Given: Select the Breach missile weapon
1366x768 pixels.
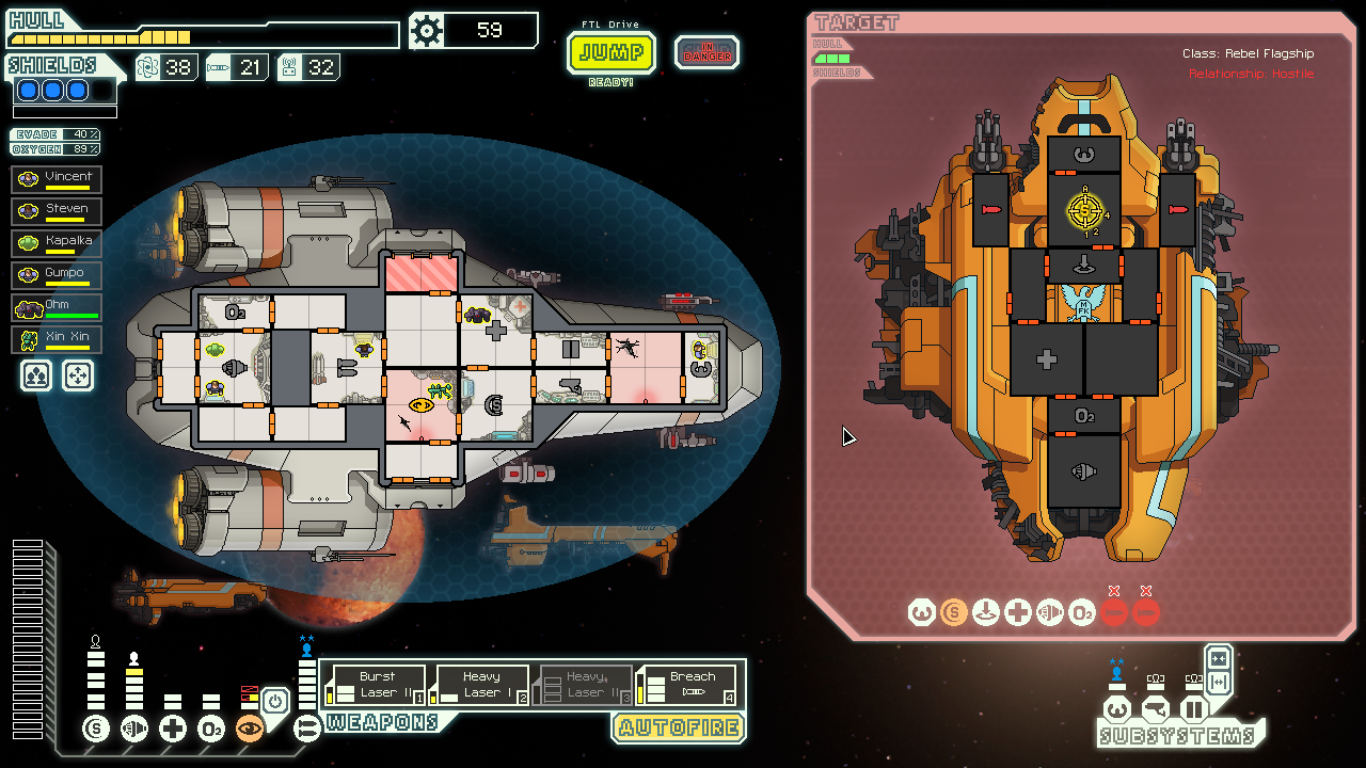Looking at the screenshot, I should [x=689, y=685].
